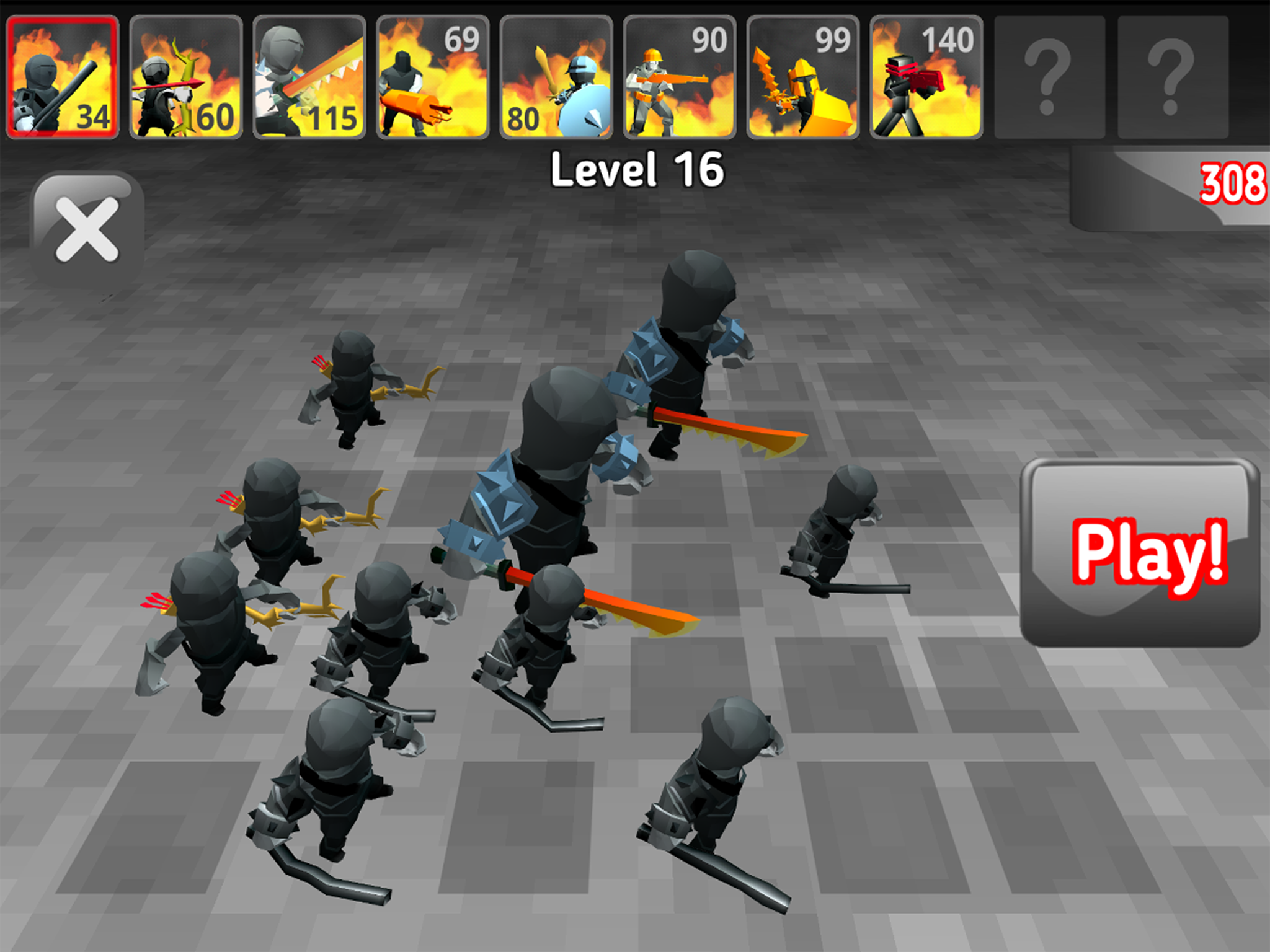Choose the blue sword-and-shield knight card

556,74
